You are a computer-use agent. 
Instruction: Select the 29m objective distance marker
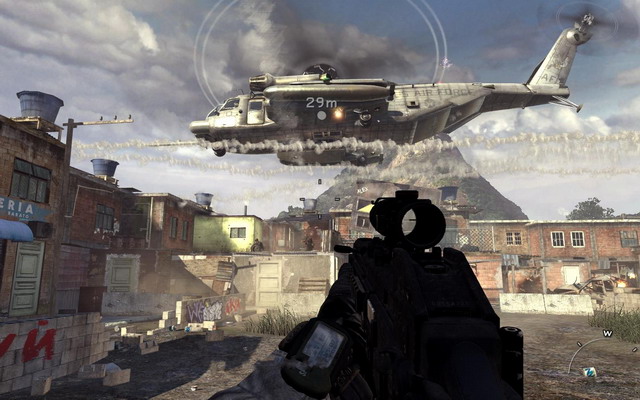[x=321, y=102]
